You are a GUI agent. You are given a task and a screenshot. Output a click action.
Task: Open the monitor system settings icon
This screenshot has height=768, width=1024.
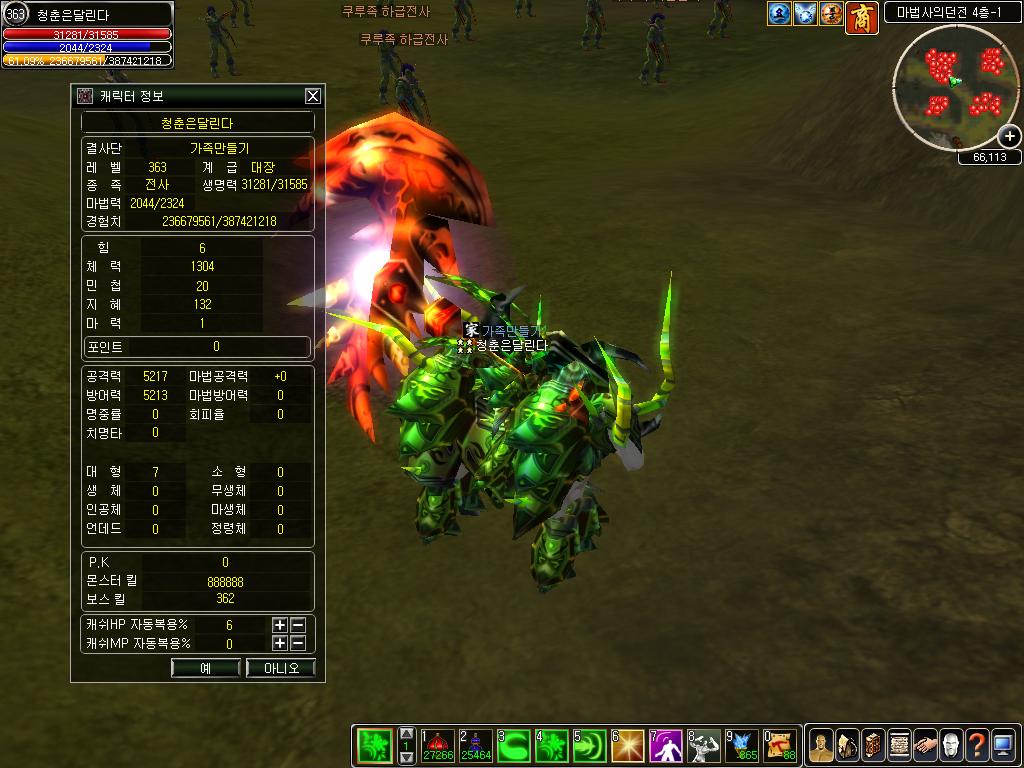coord(1003,745)
